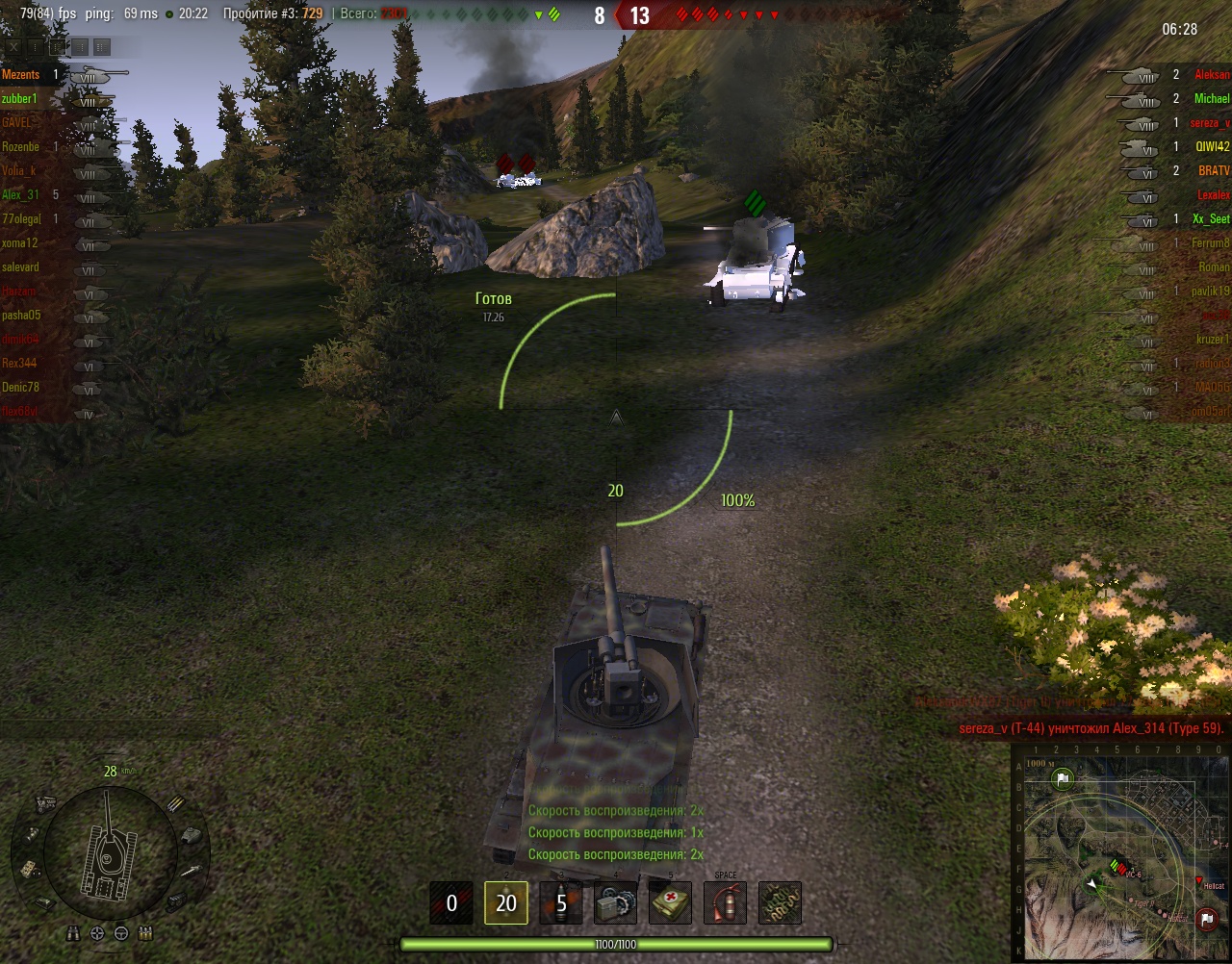Click enemy player Xx_Seet in the list
This screenshot has width=1232, height=964.
pos(1211,219)
